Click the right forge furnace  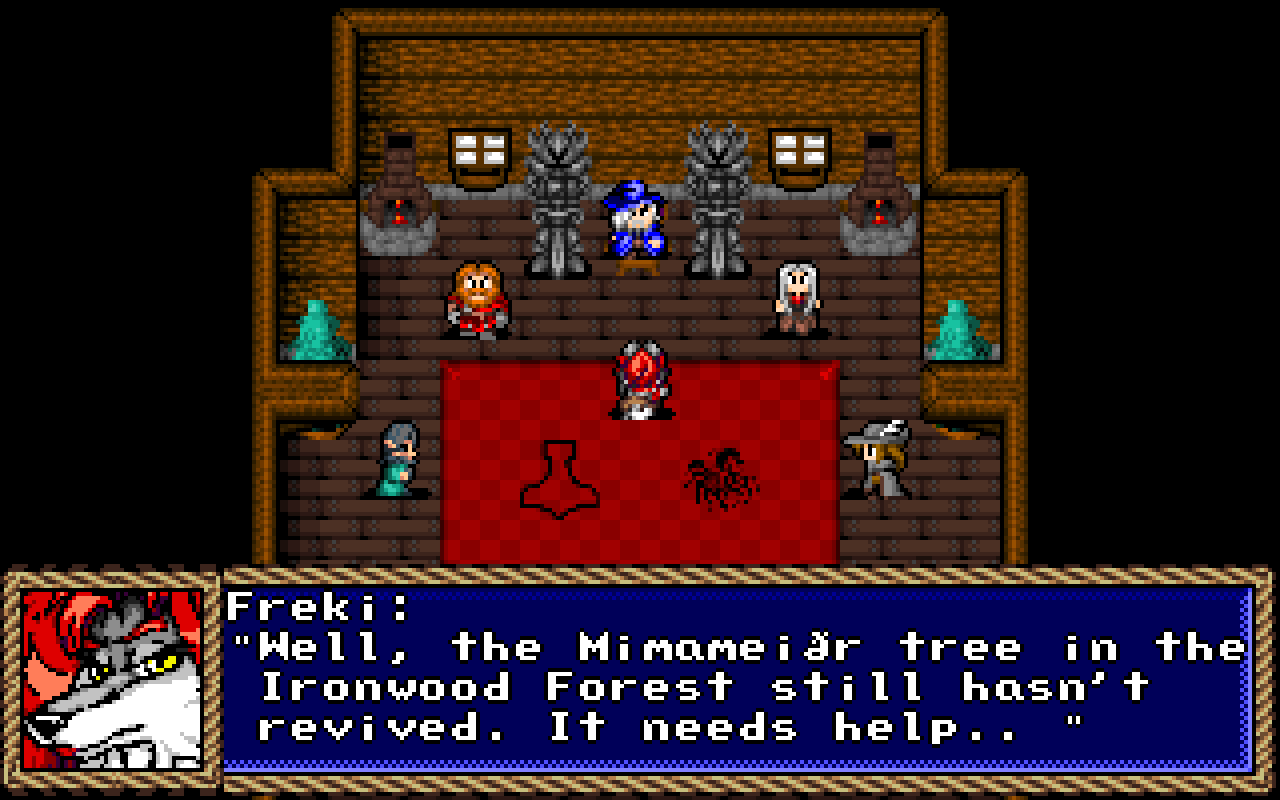pos(879,195)
